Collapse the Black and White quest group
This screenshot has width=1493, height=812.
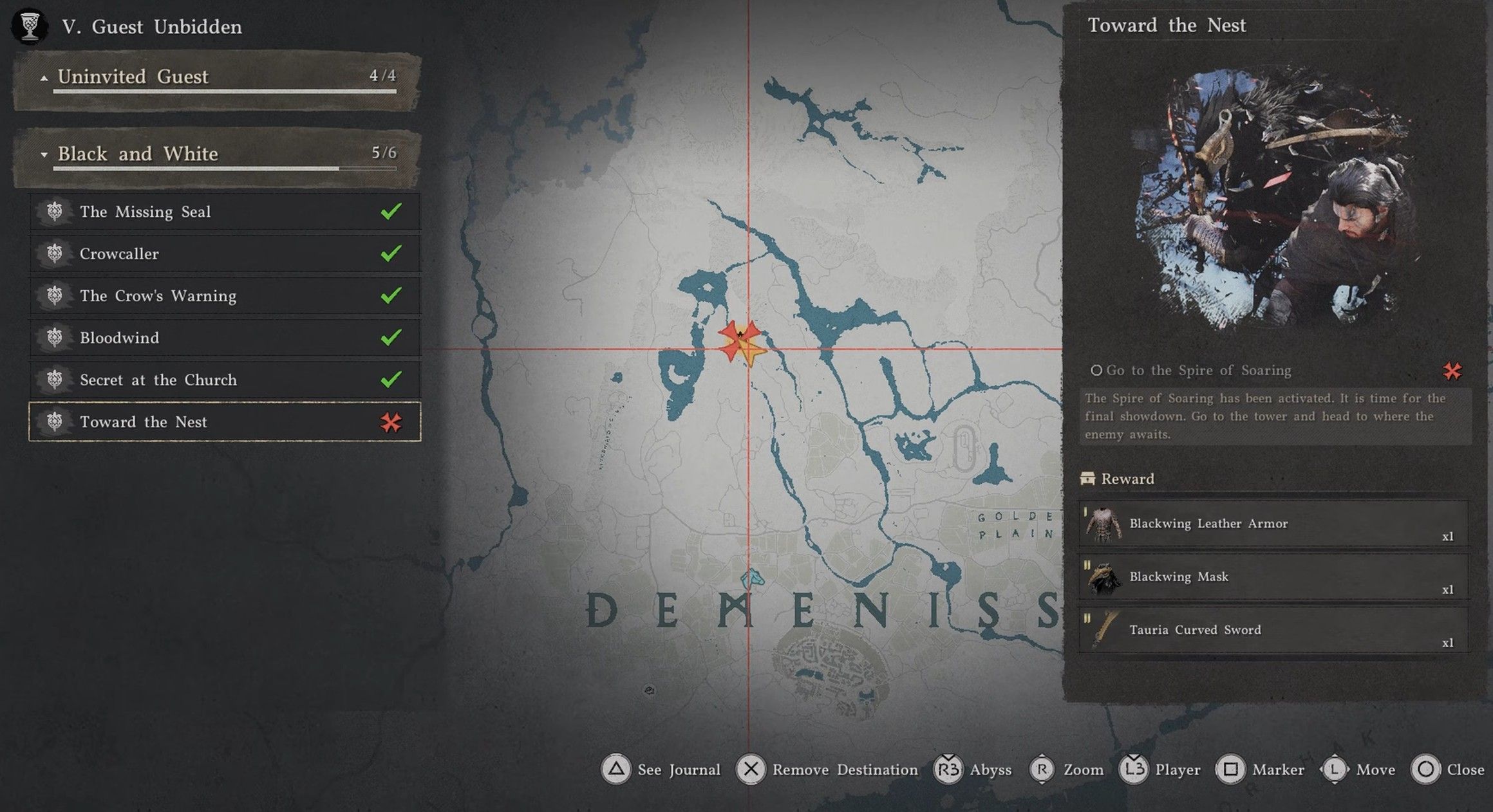[217, 154]
